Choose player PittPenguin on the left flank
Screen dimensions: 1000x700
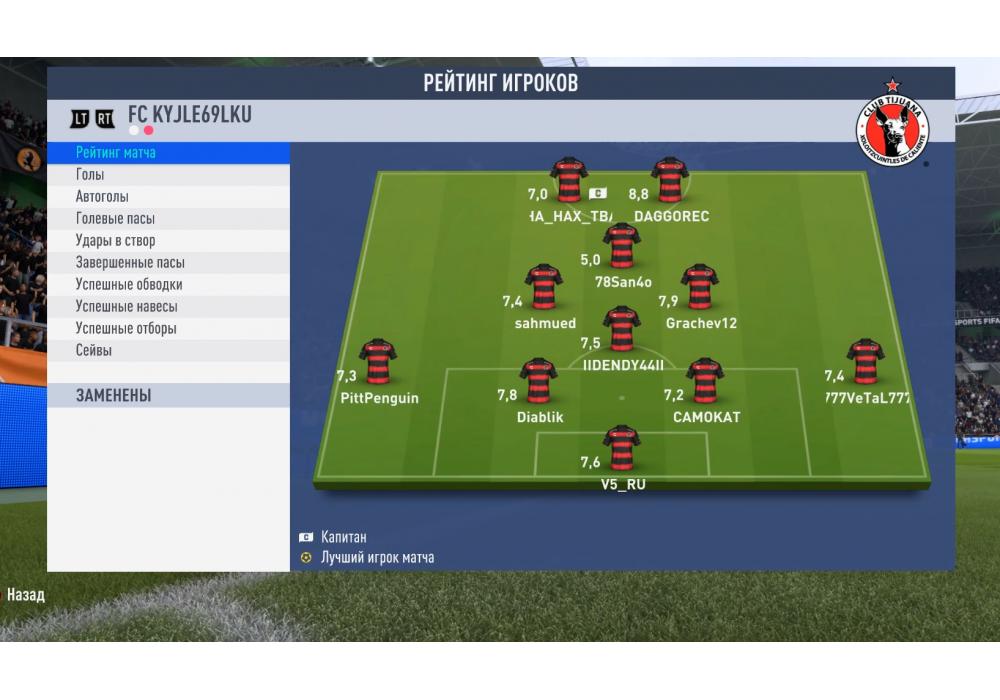click(x=378, y=361)
